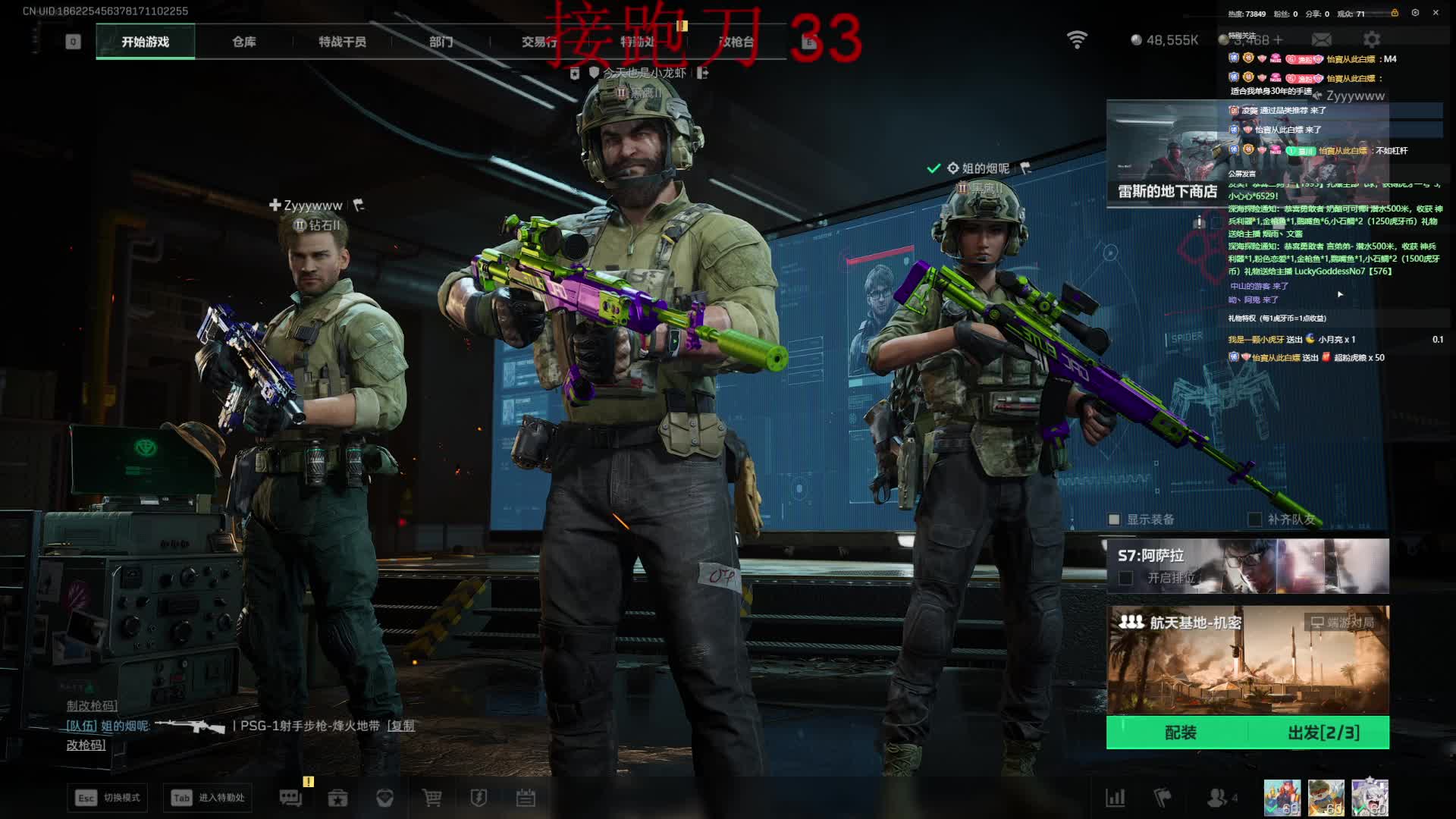Open the game settings gear icon
The height and width of the screenshot is (819, 1456).
point(1372,39)
